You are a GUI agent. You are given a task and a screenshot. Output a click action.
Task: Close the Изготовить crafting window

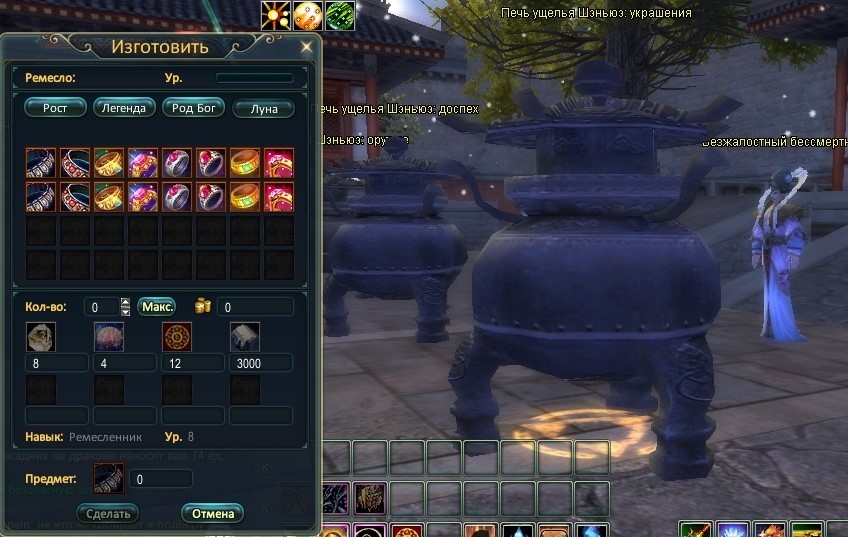[306, 46]
